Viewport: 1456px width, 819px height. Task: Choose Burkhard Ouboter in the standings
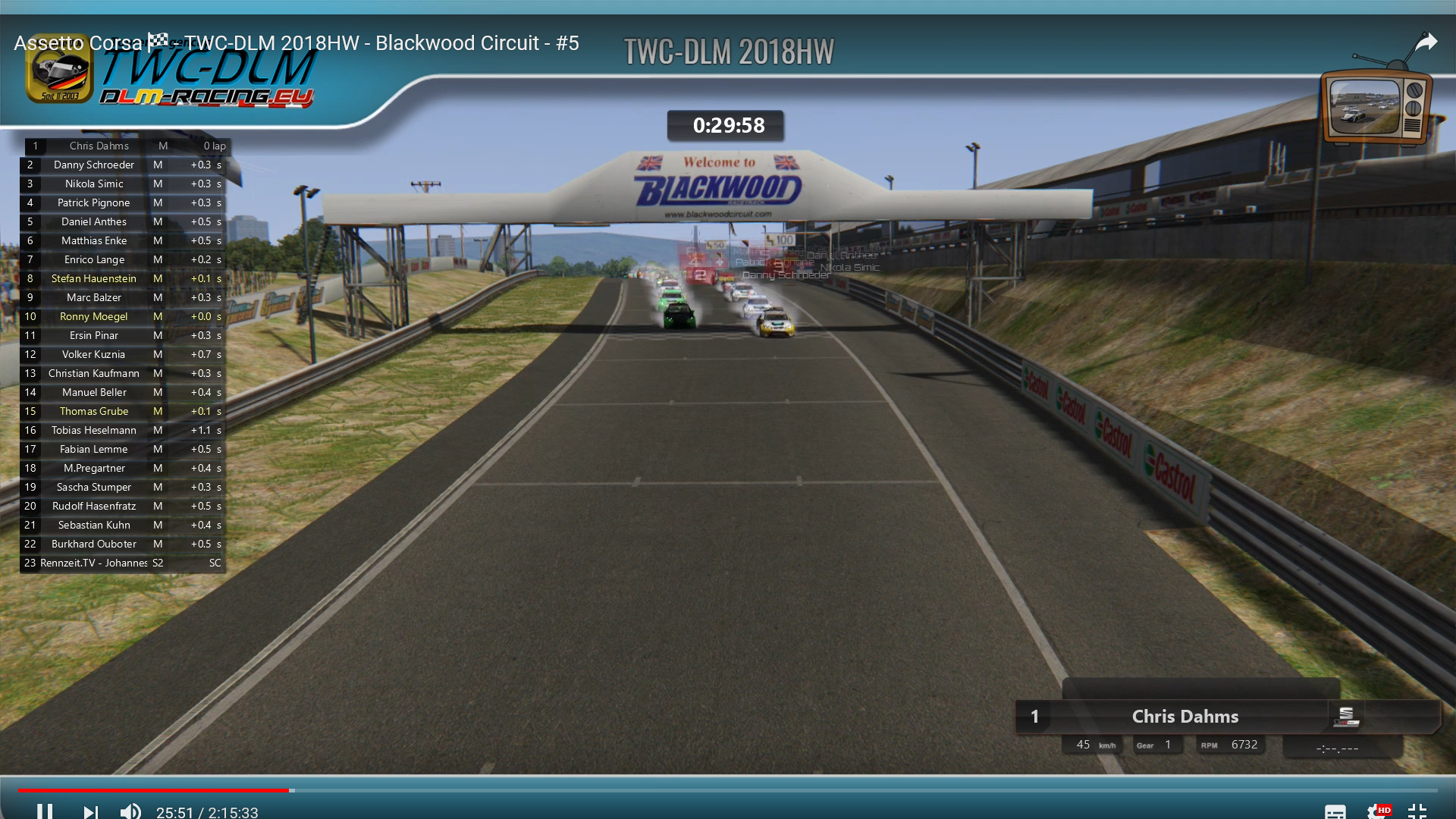(x=94, y=544)
